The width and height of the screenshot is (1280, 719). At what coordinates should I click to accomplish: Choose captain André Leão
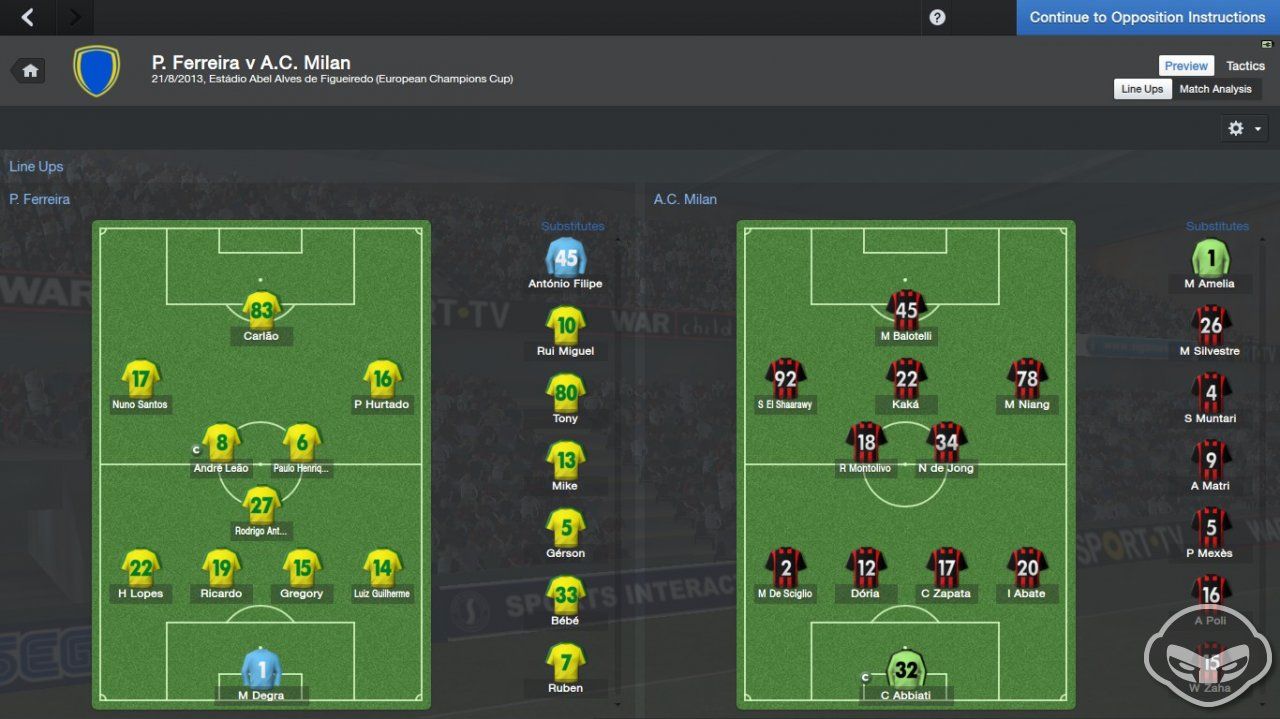point(221,443)
